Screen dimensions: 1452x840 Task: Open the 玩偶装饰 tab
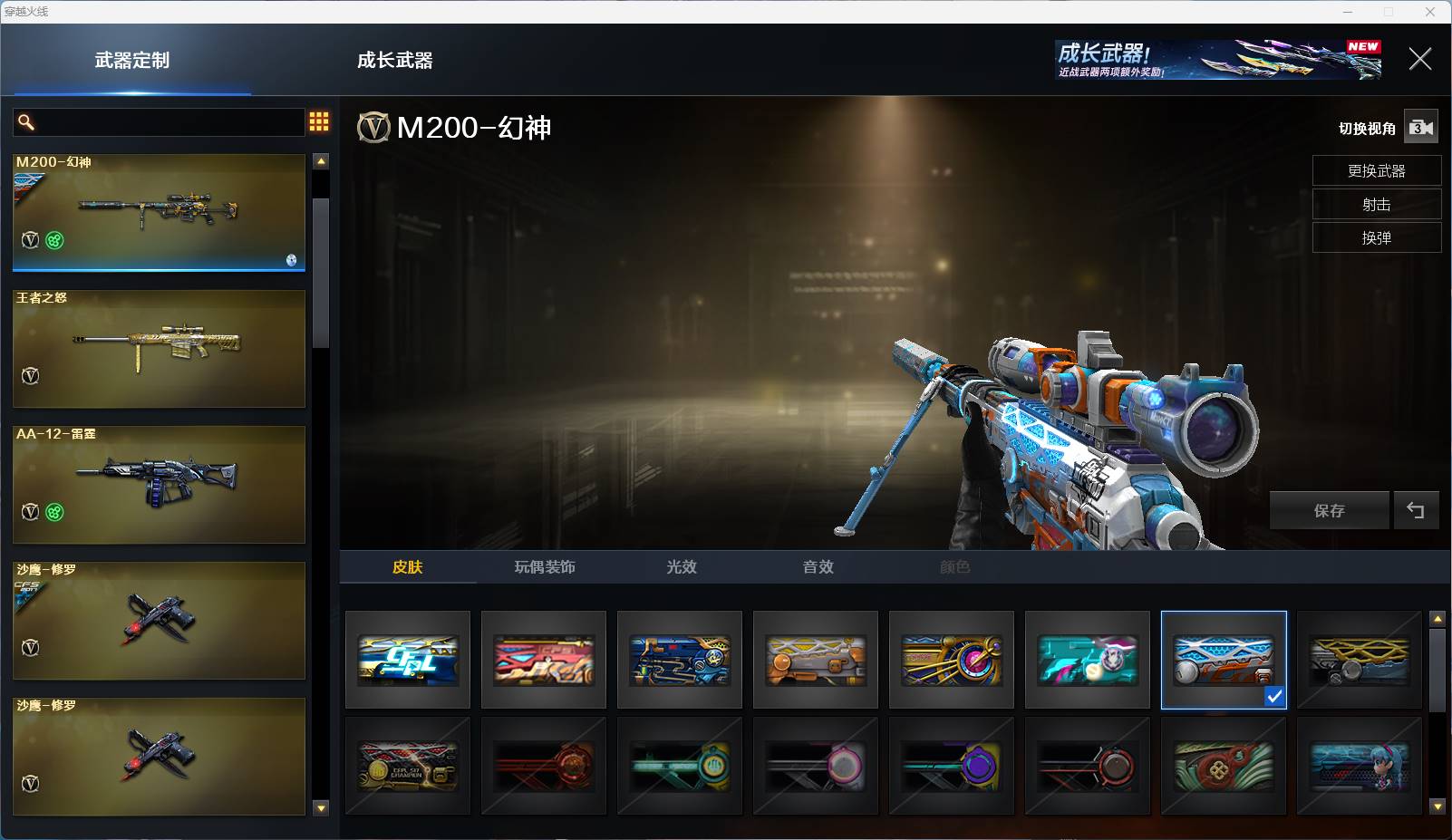545,567
